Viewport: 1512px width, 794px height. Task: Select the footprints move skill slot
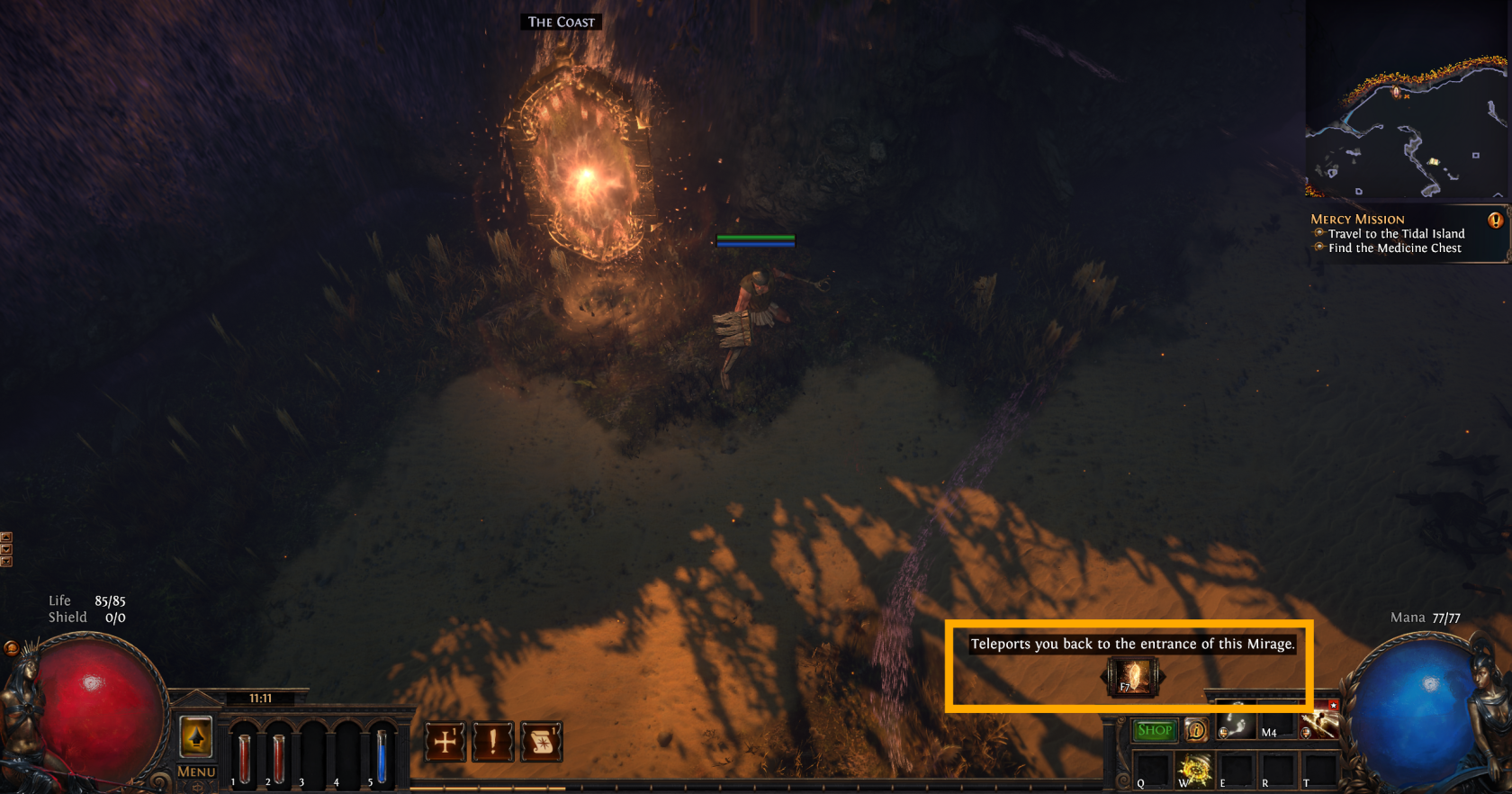click(1235, 726)
